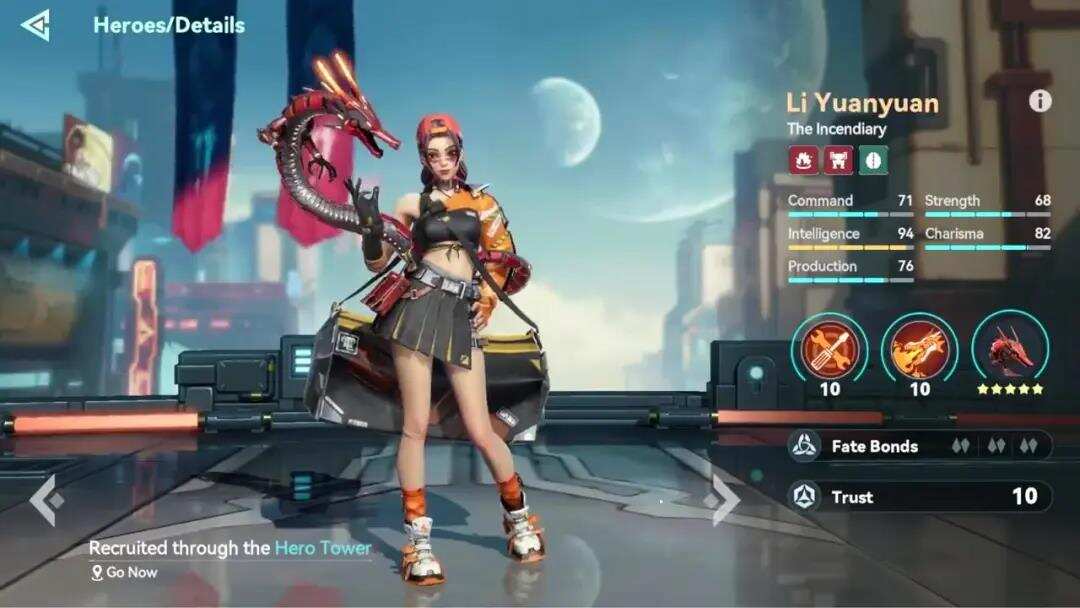Show the previous hero with left arrow
Viewport: 1080px width, 608px height.
46,500
